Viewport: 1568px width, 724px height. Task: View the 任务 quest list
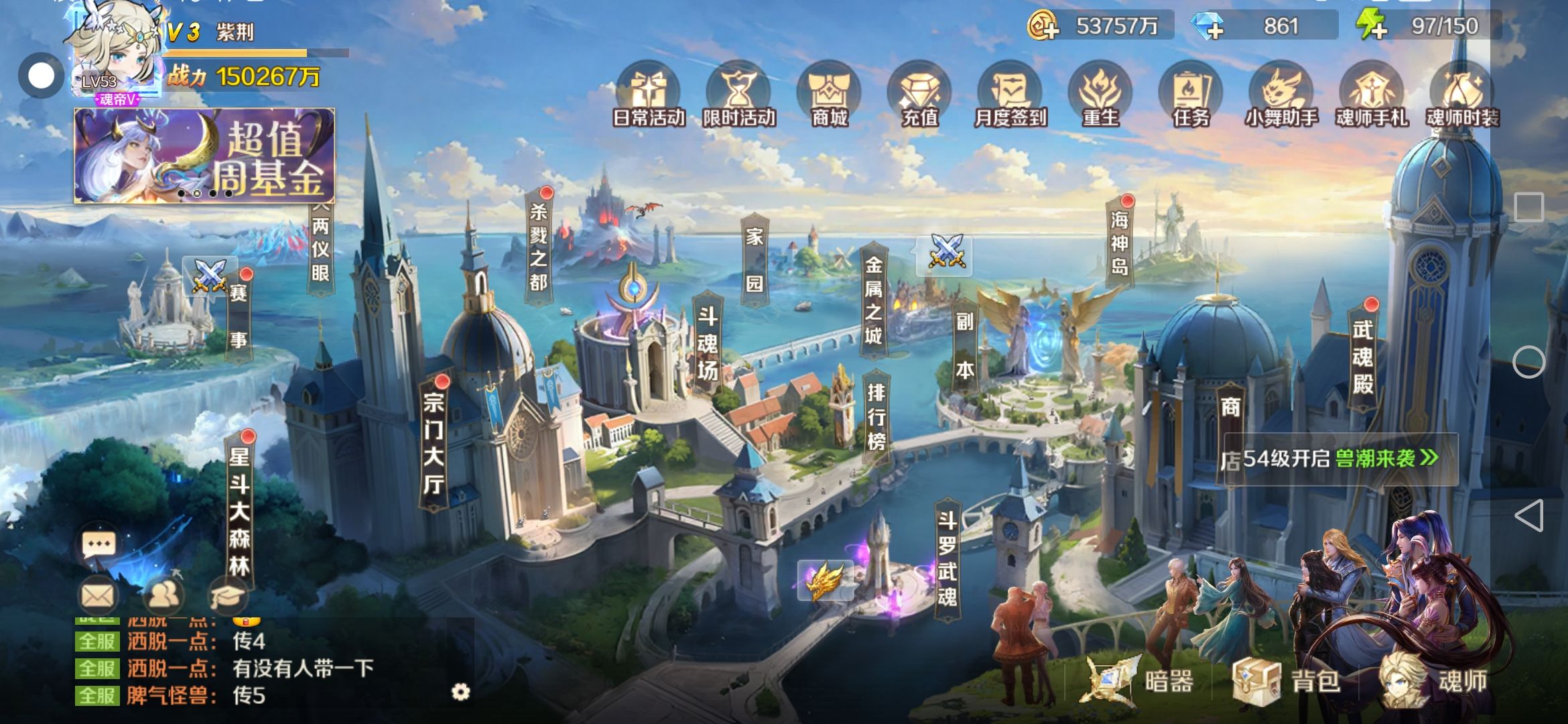pos(1191,97)
